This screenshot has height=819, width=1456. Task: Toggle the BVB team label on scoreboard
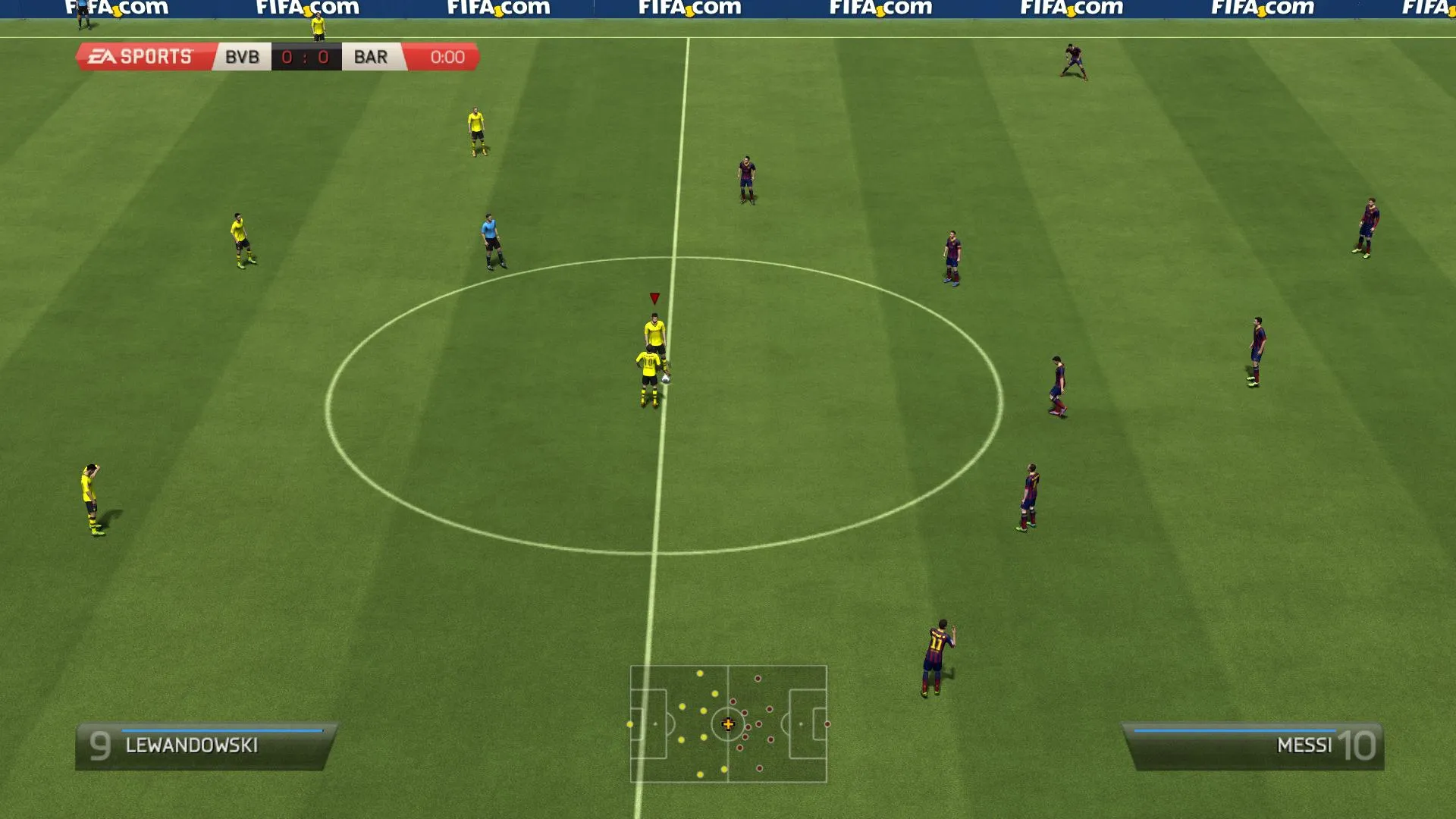click(241, 56)
